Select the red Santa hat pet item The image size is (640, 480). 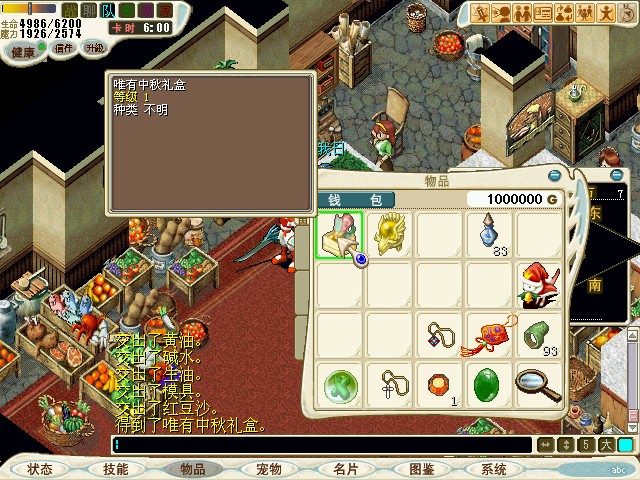point(539,285)
